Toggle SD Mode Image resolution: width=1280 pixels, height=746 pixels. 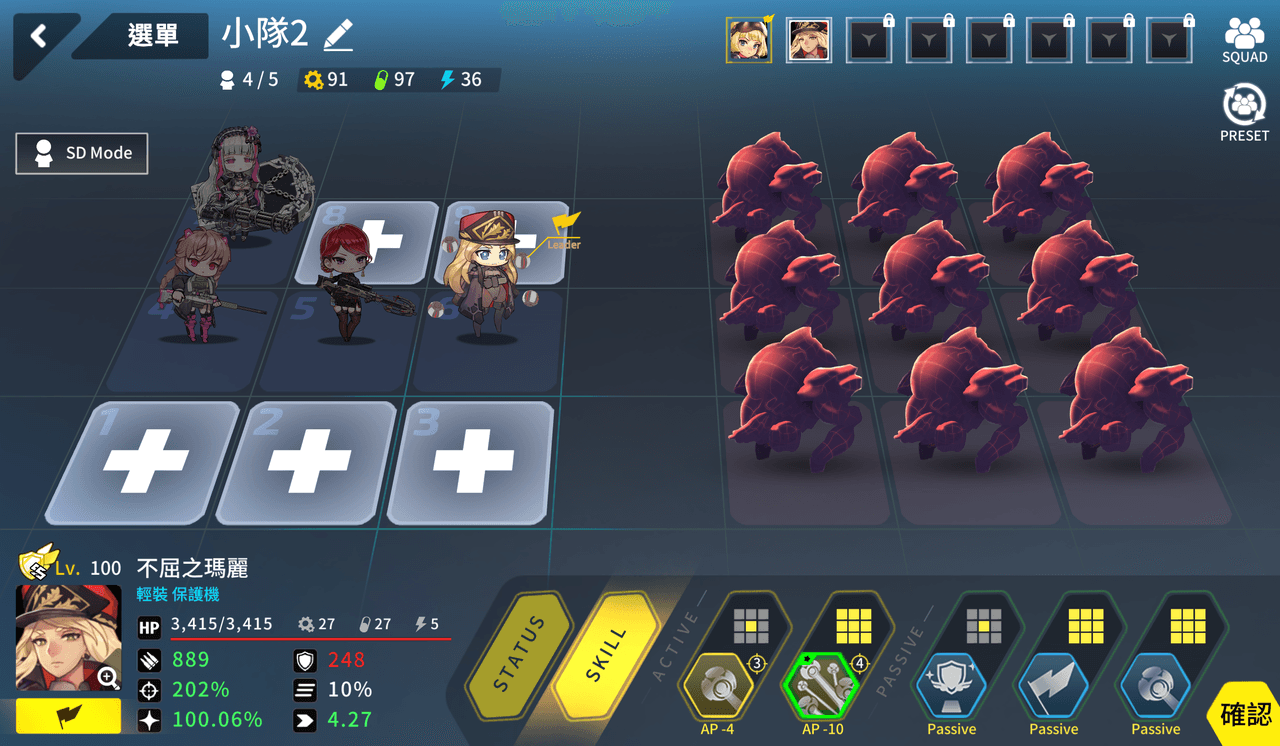point(82,153)
